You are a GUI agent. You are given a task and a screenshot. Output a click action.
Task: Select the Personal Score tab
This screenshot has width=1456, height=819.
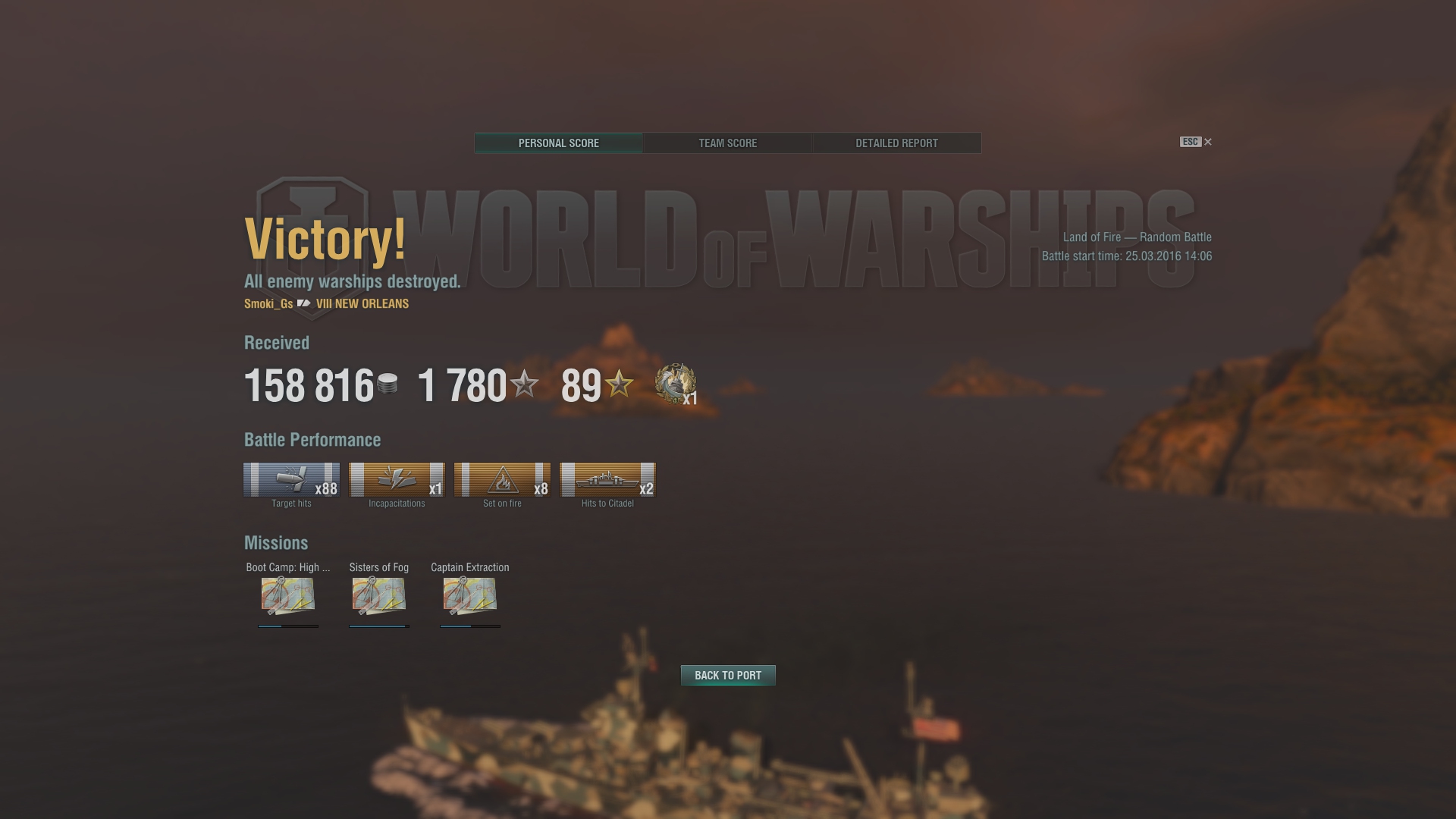click(559, 143)
